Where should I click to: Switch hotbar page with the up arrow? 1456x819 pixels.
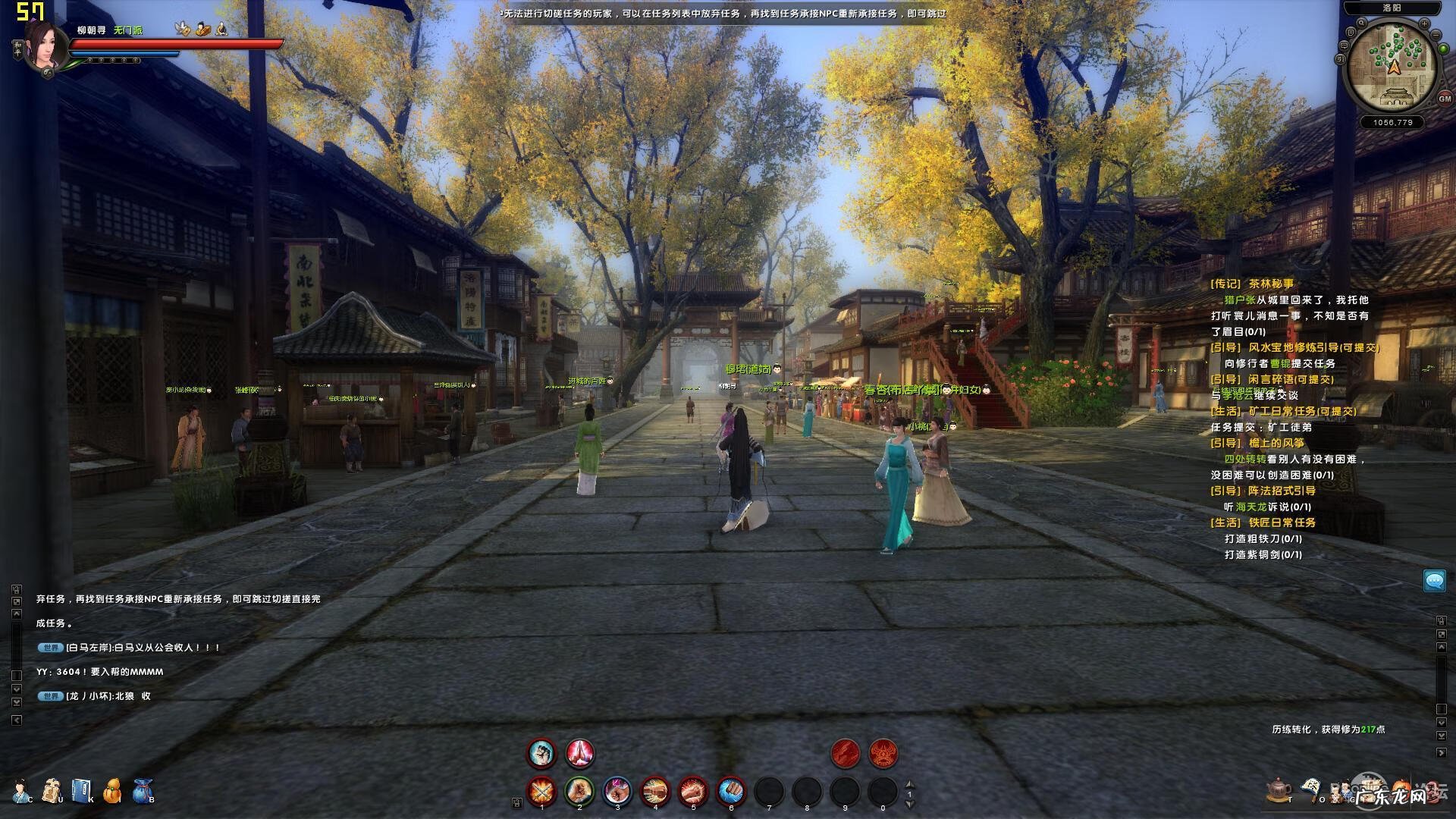coord(910,785)
